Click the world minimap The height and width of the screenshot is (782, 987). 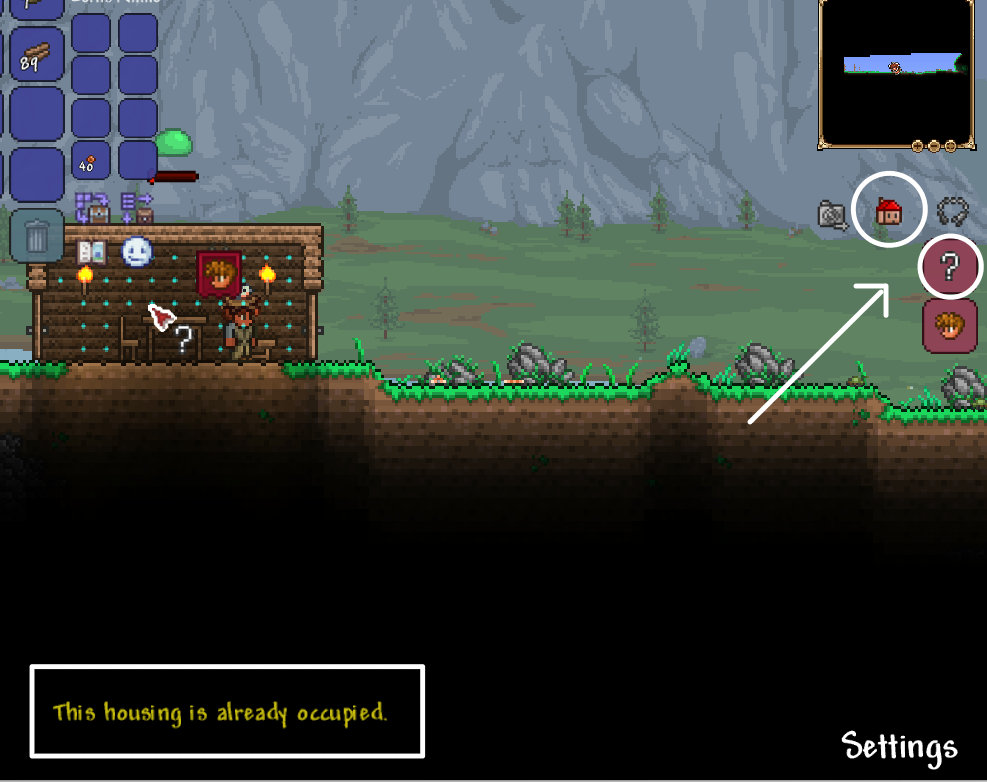tap(895, 72)
